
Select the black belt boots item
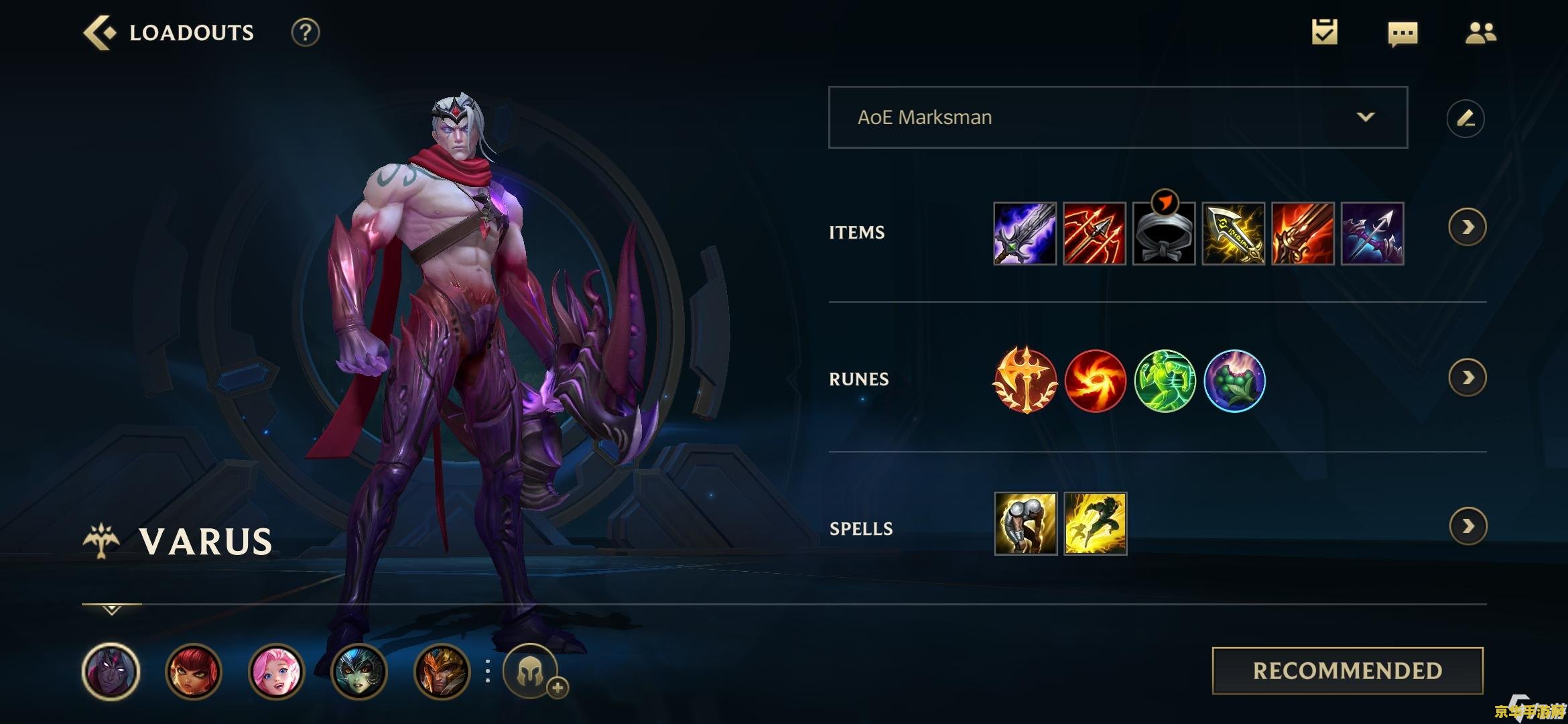pyautogui.click(x=1164, y=233)
